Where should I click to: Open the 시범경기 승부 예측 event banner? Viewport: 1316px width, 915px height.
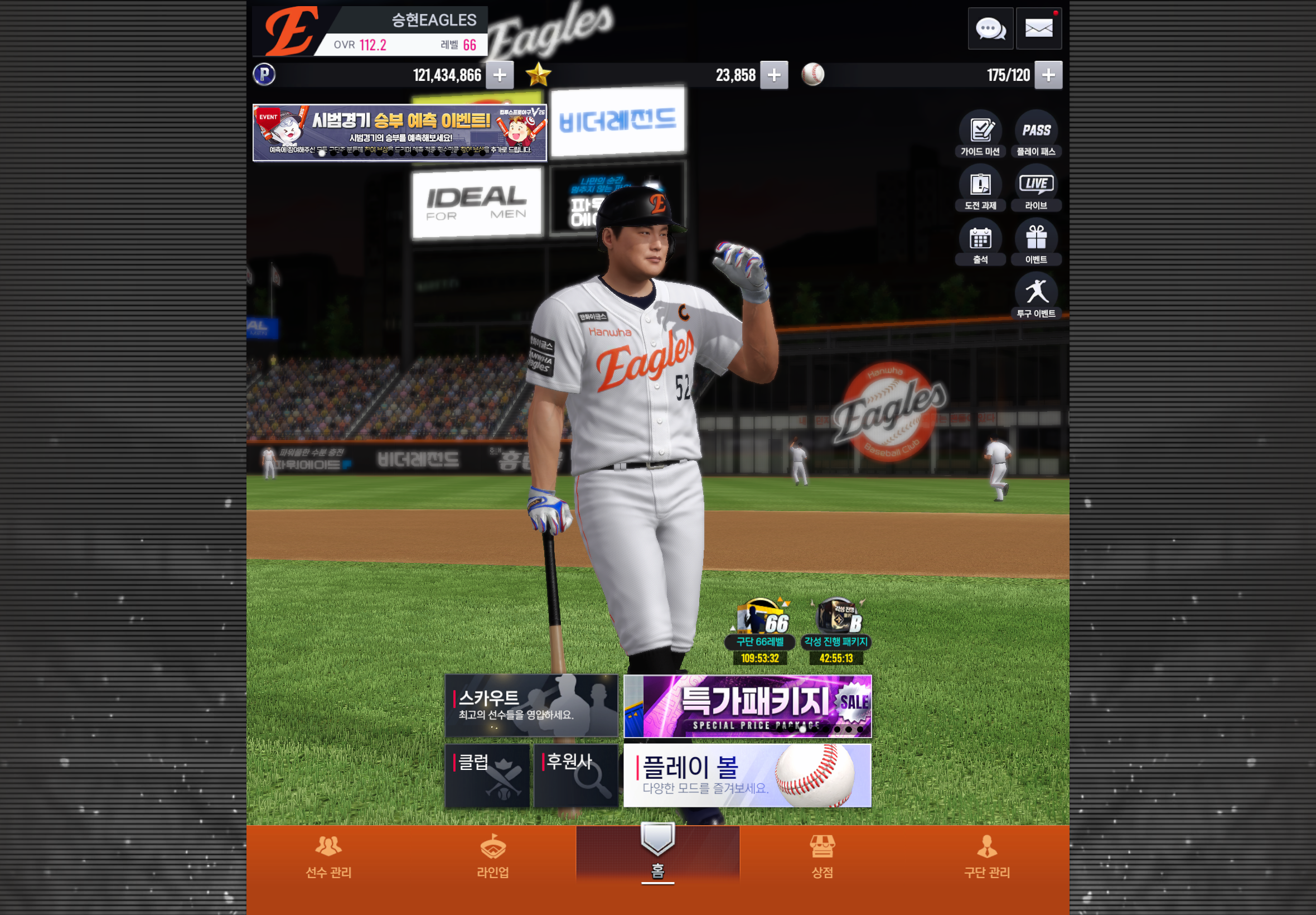point(399,132)
